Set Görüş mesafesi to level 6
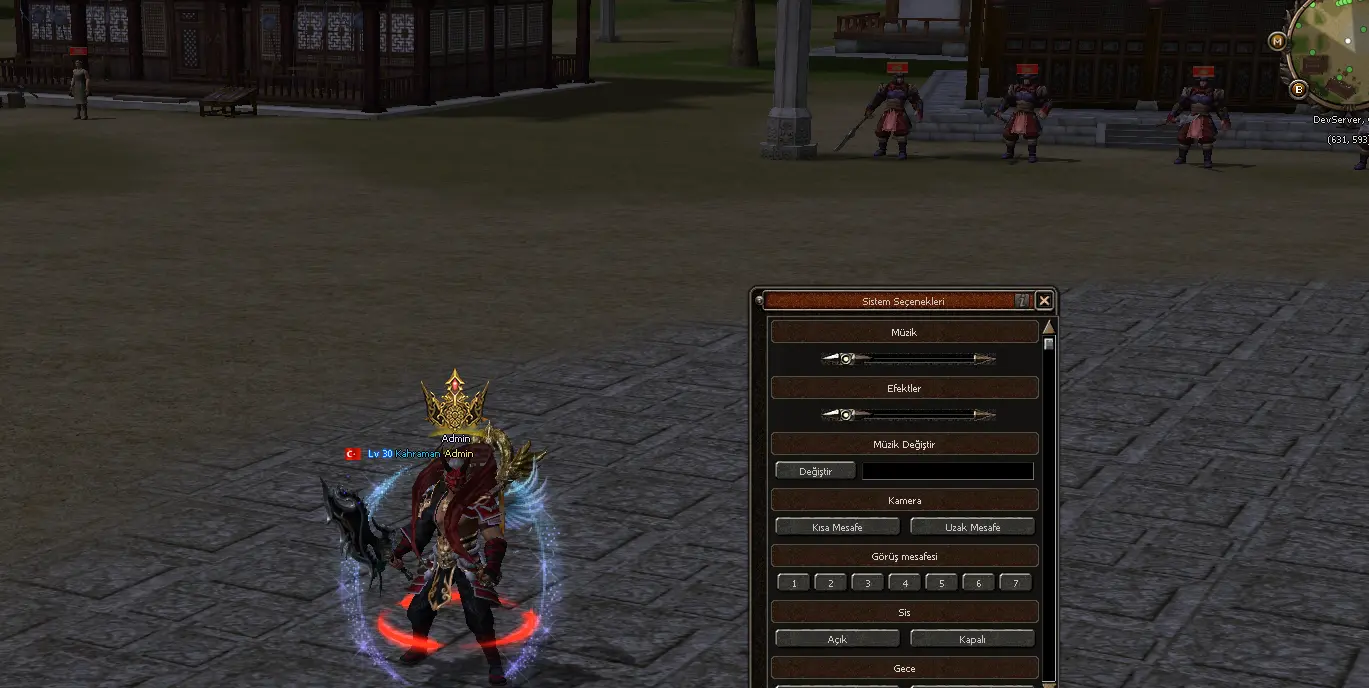The width and height of the screenshot is (1369, 688). coord(978,583)
